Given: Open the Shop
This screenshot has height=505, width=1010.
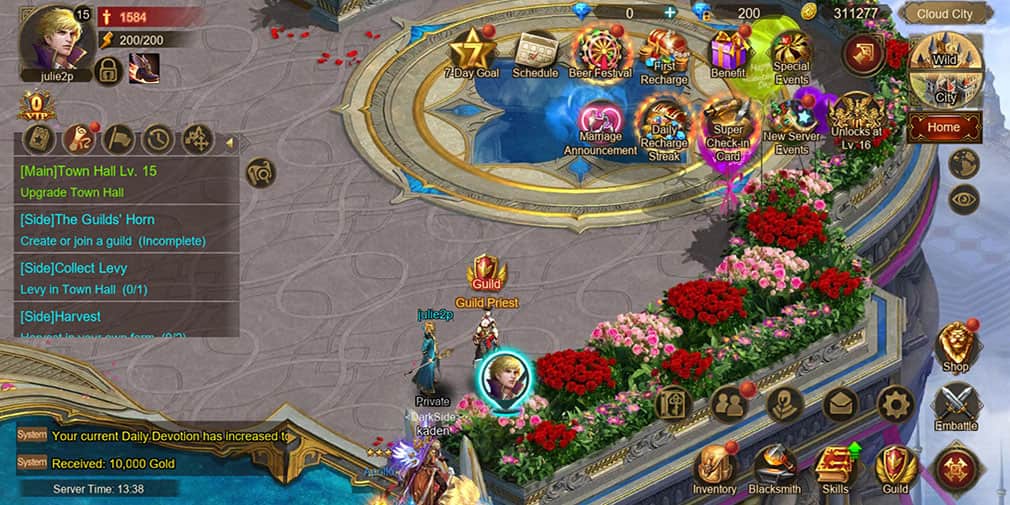Looking at the screenshot, I should [x=956, y=345].
